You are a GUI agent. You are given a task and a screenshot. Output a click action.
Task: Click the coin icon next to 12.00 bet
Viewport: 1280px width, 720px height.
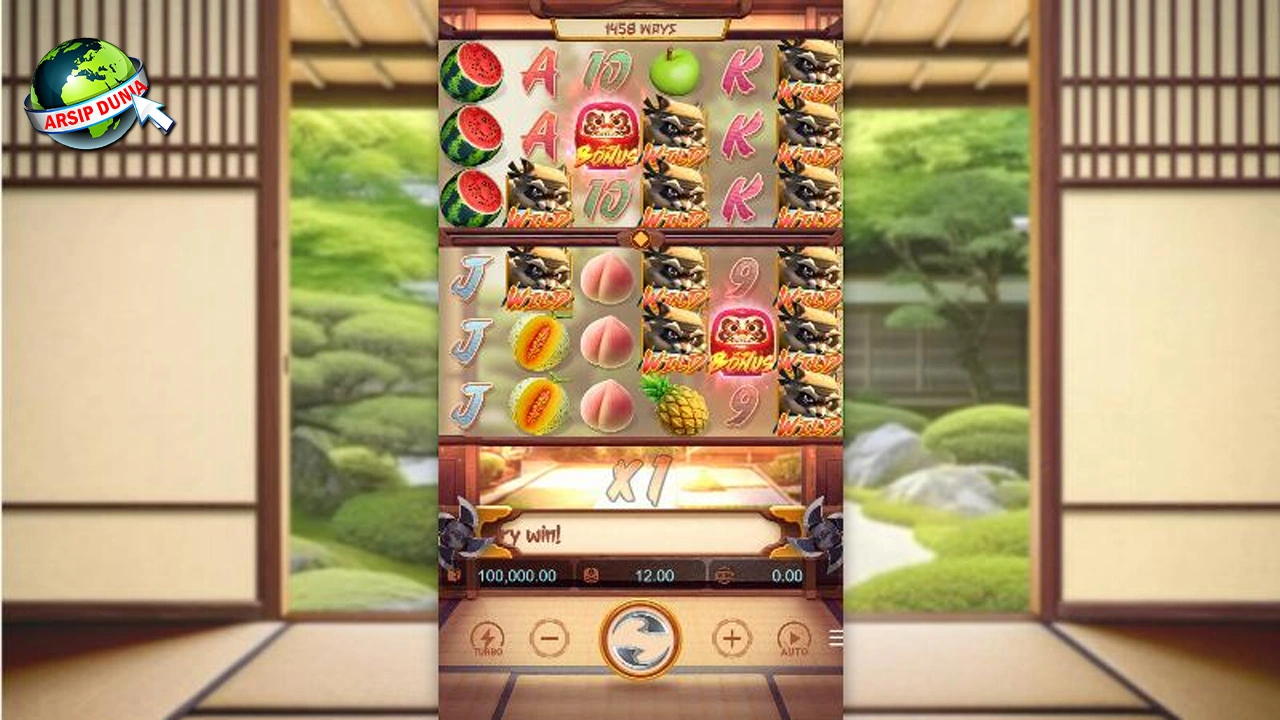pos(589,575)
